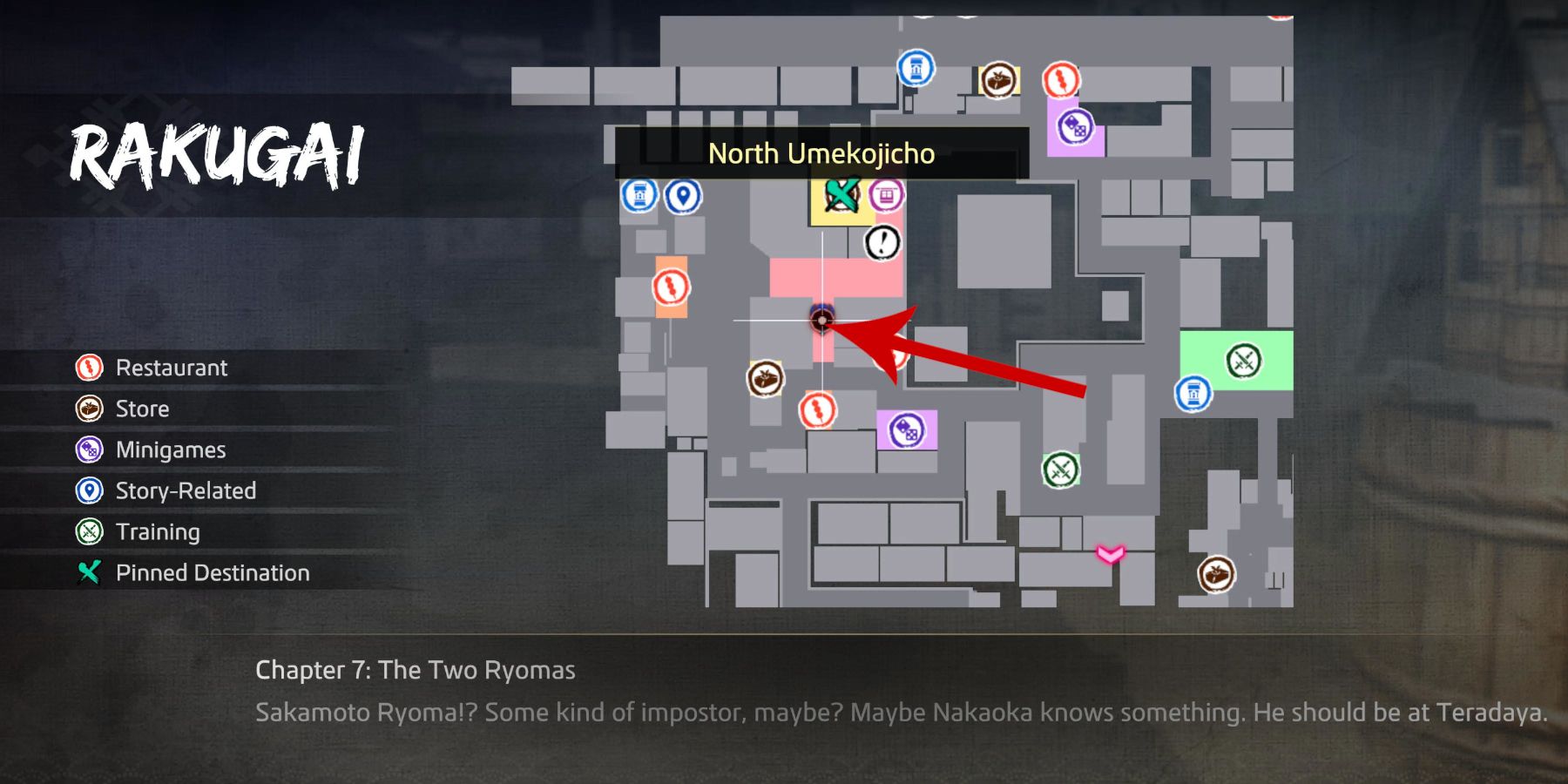Click the player position marker under the red arrow
Viewport: 1568px width, 784px height.
[x=822, y=321]
